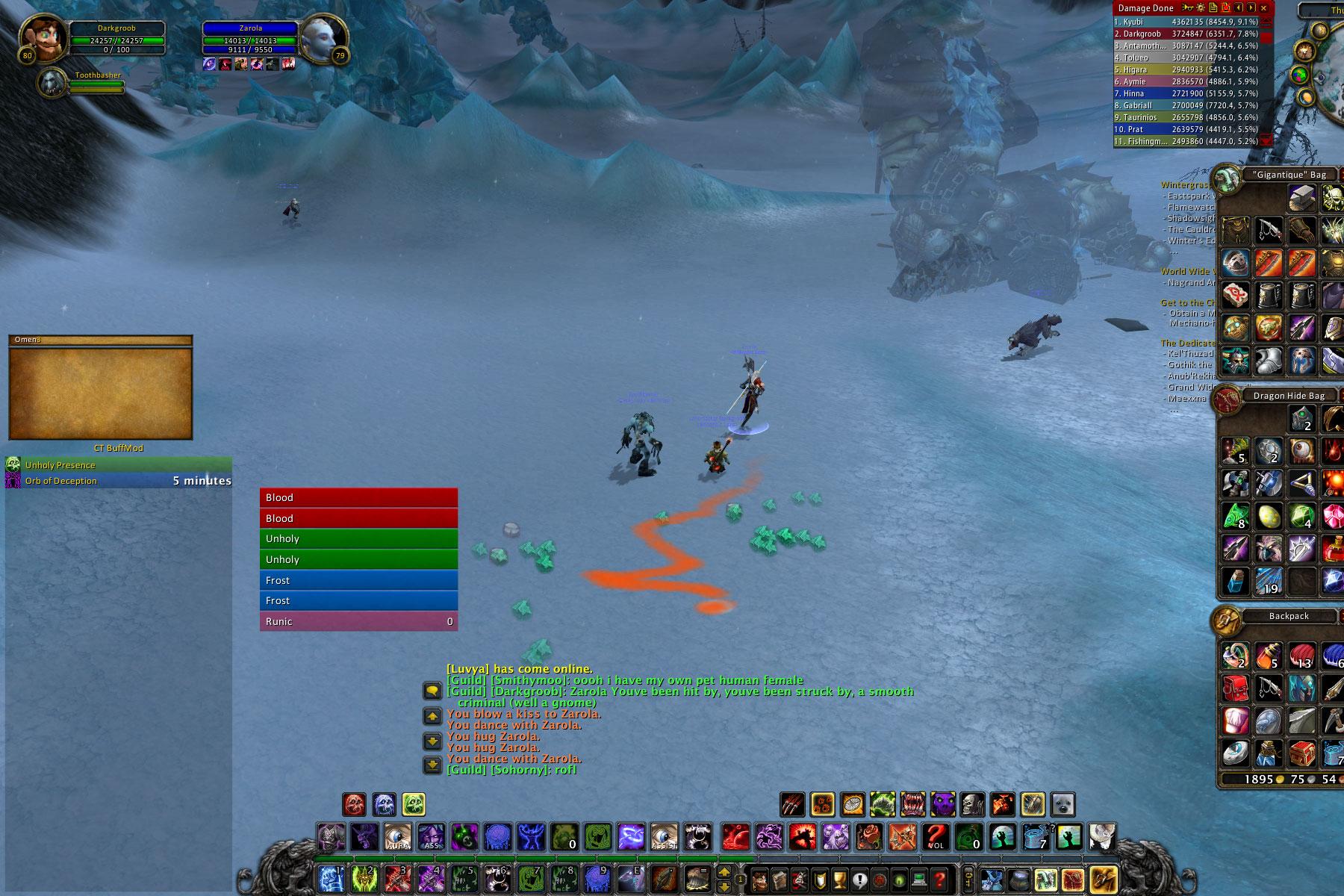Use the blue vial in Dragon Hide Bag
Screen dimensions: 1344x896
click(x=1236, y=580)
